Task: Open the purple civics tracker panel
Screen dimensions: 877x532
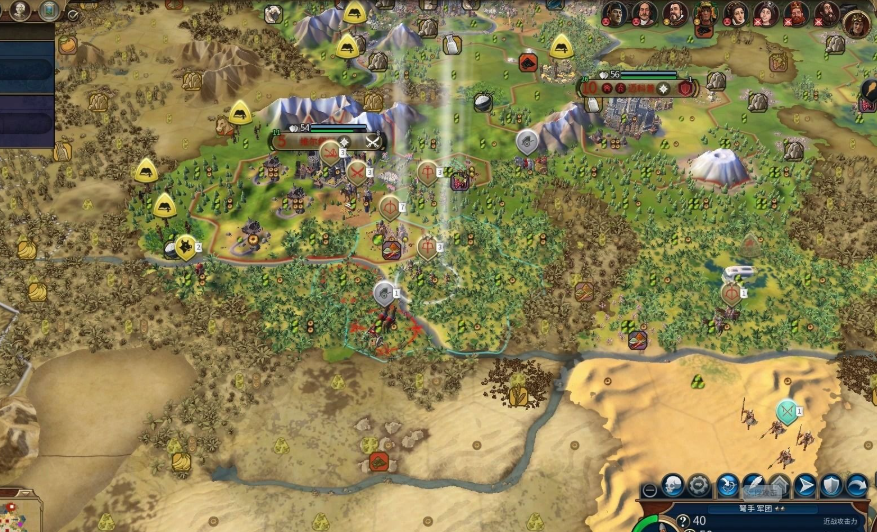Action: [27, 120]
